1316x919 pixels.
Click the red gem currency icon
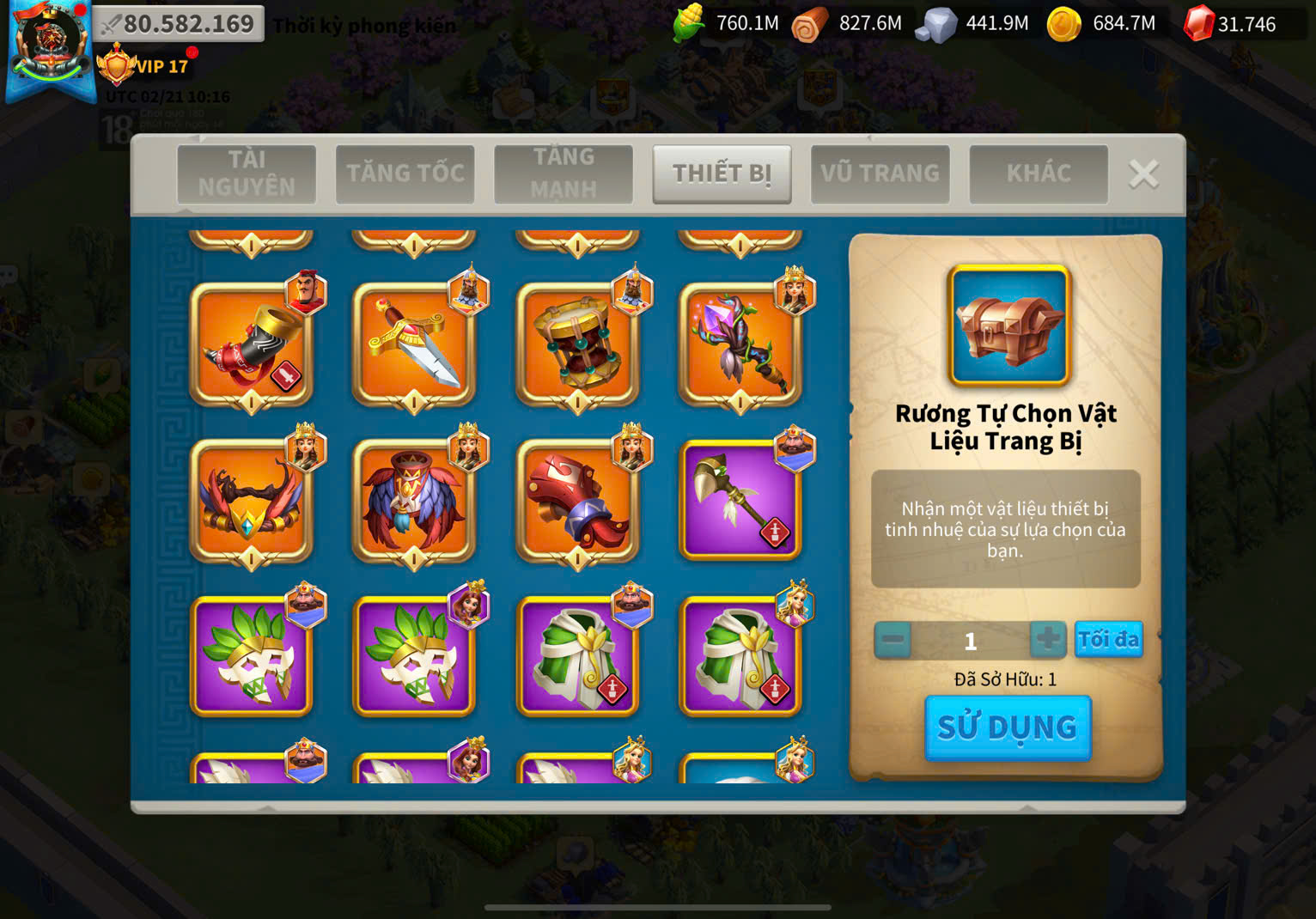(x=1197, y=24)
